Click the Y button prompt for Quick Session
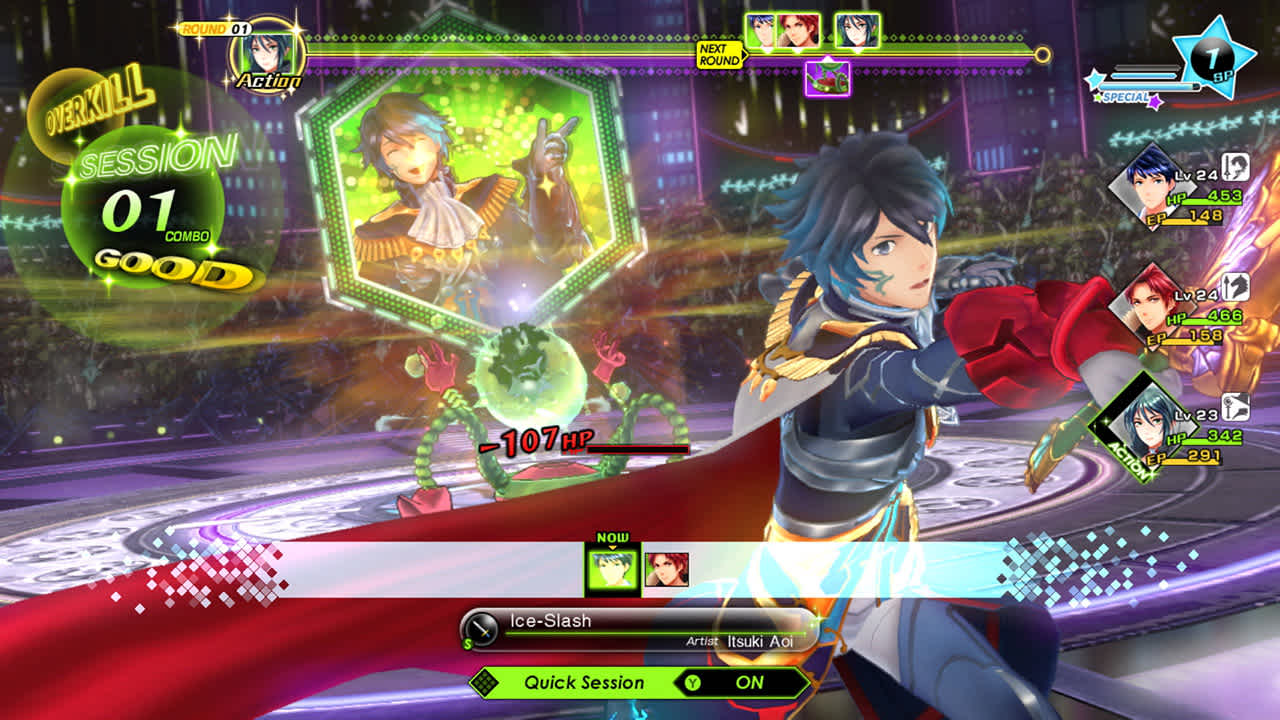This screenshot has width=1280, height=720. point(693,683)
